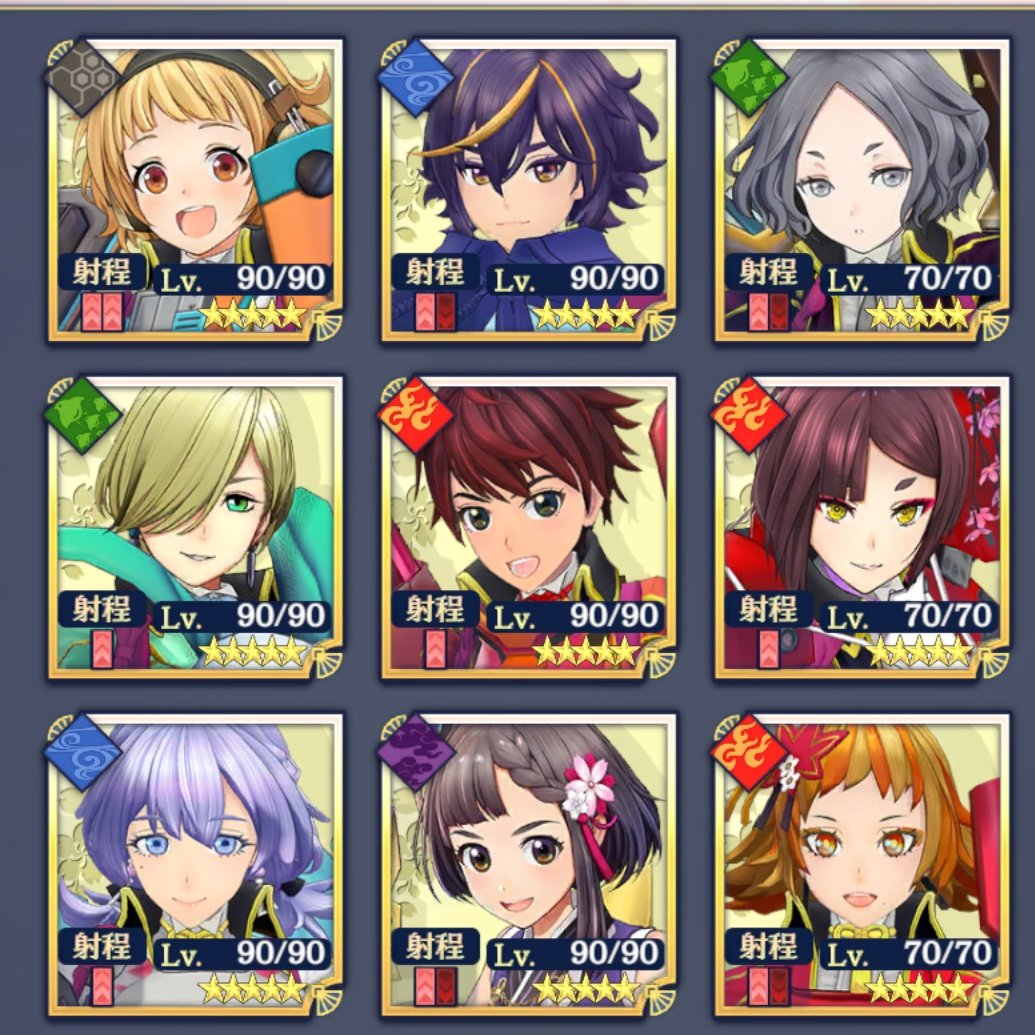
Task: Pick the gray-haired character card
Action: (862, 187)
